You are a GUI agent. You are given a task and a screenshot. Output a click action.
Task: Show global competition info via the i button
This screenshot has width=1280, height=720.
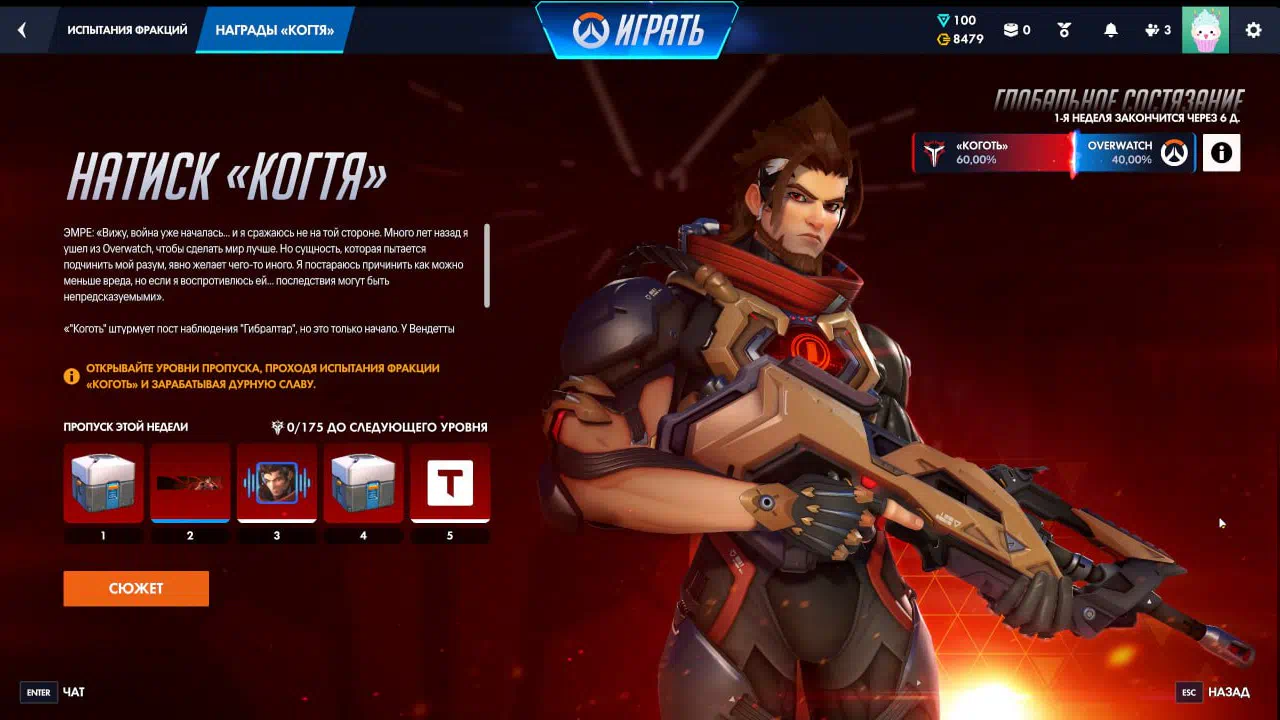pyautogui.click(x=1221, y=153)
